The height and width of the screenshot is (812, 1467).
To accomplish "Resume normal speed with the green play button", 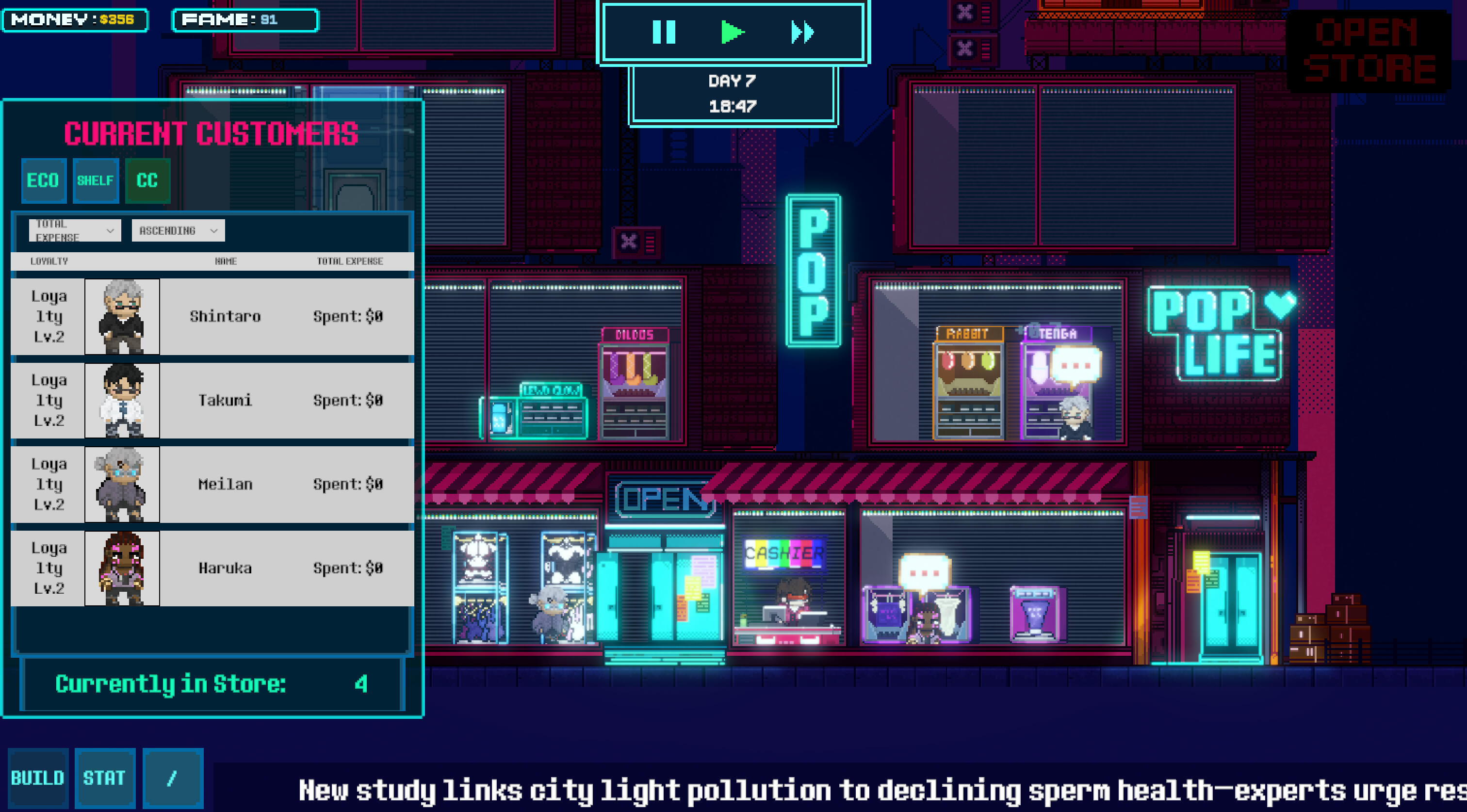I will 733,32.
